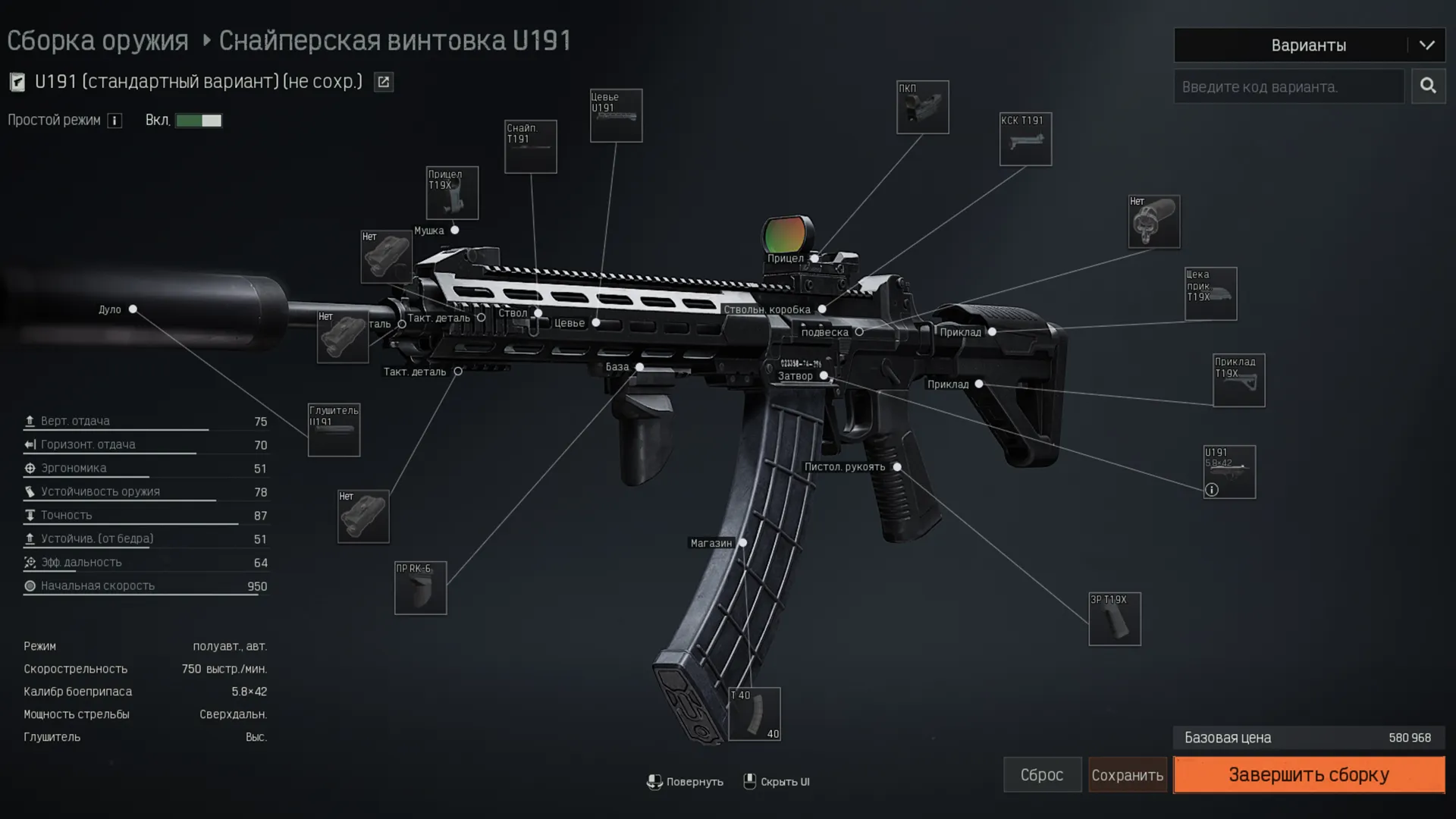This screenshot has width=1456, height=819.
Task: Open the Щека прик. T19X cheek rest slot
Action: pyautogui.click(x=1210, y=293)
